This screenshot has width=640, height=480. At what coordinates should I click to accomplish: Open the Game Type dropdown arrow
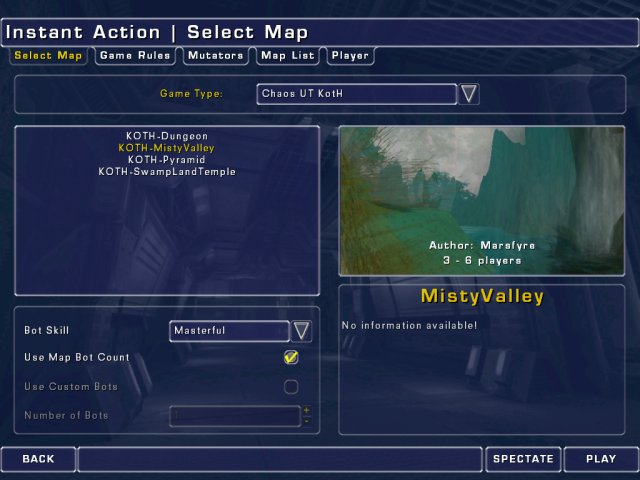[469, 94]
